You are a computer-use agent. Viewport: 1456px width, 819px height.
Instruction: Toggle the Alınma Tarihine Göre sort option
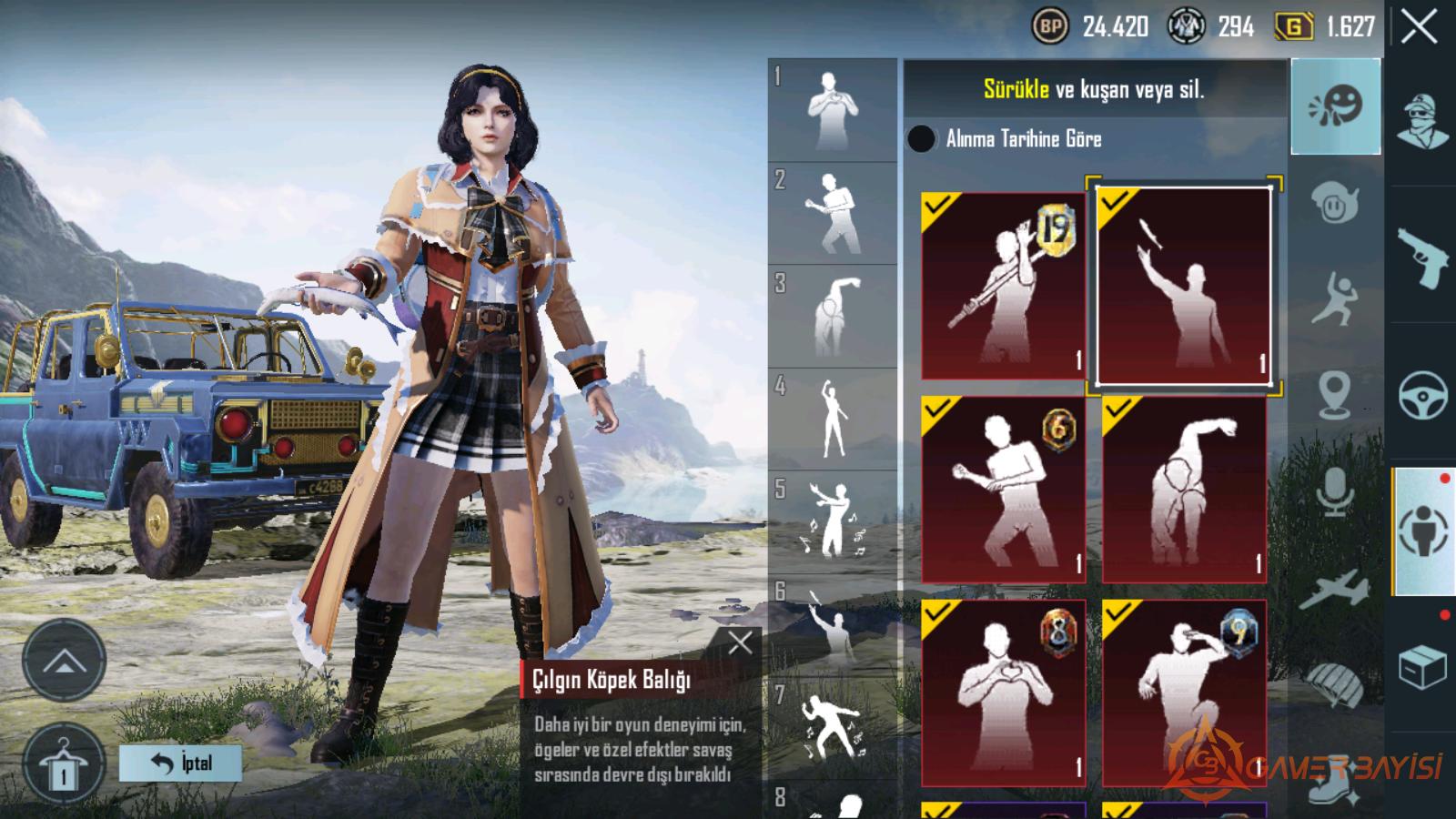921,138
